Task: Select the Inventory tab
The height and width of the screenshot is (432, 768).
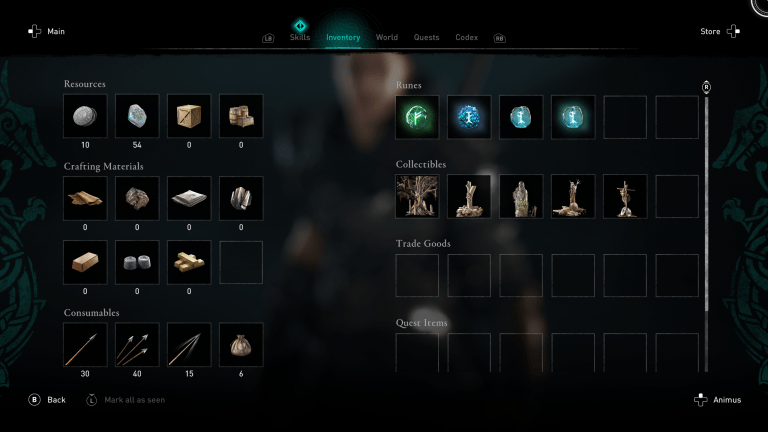Action: 343,37
